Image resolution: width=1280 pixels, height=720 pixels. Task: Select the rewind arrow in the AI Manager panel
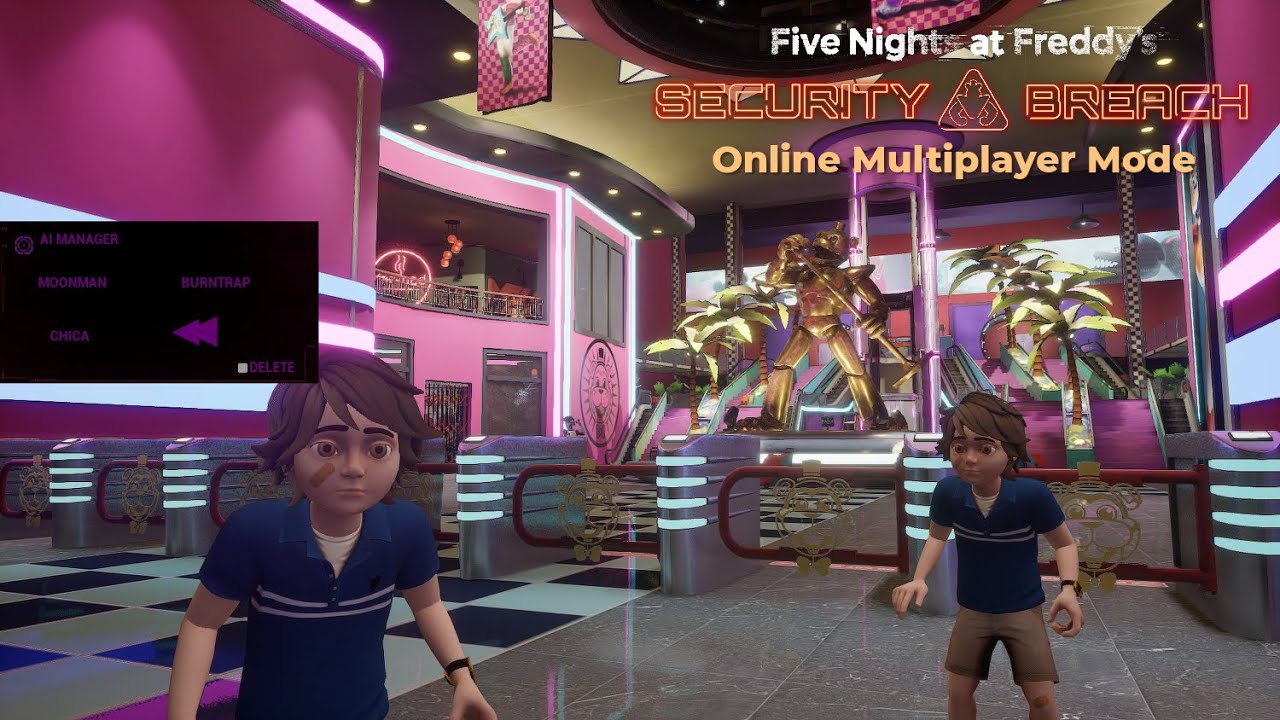(x=197, y=331)
